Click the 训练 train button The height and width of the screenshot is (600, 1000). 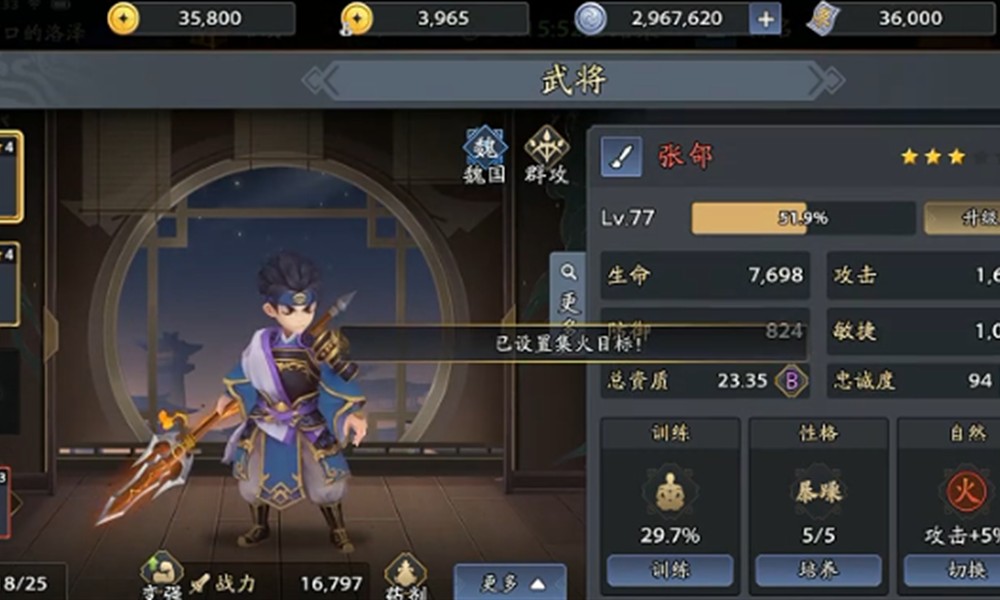pyautogui.click(x=669, y=570)
